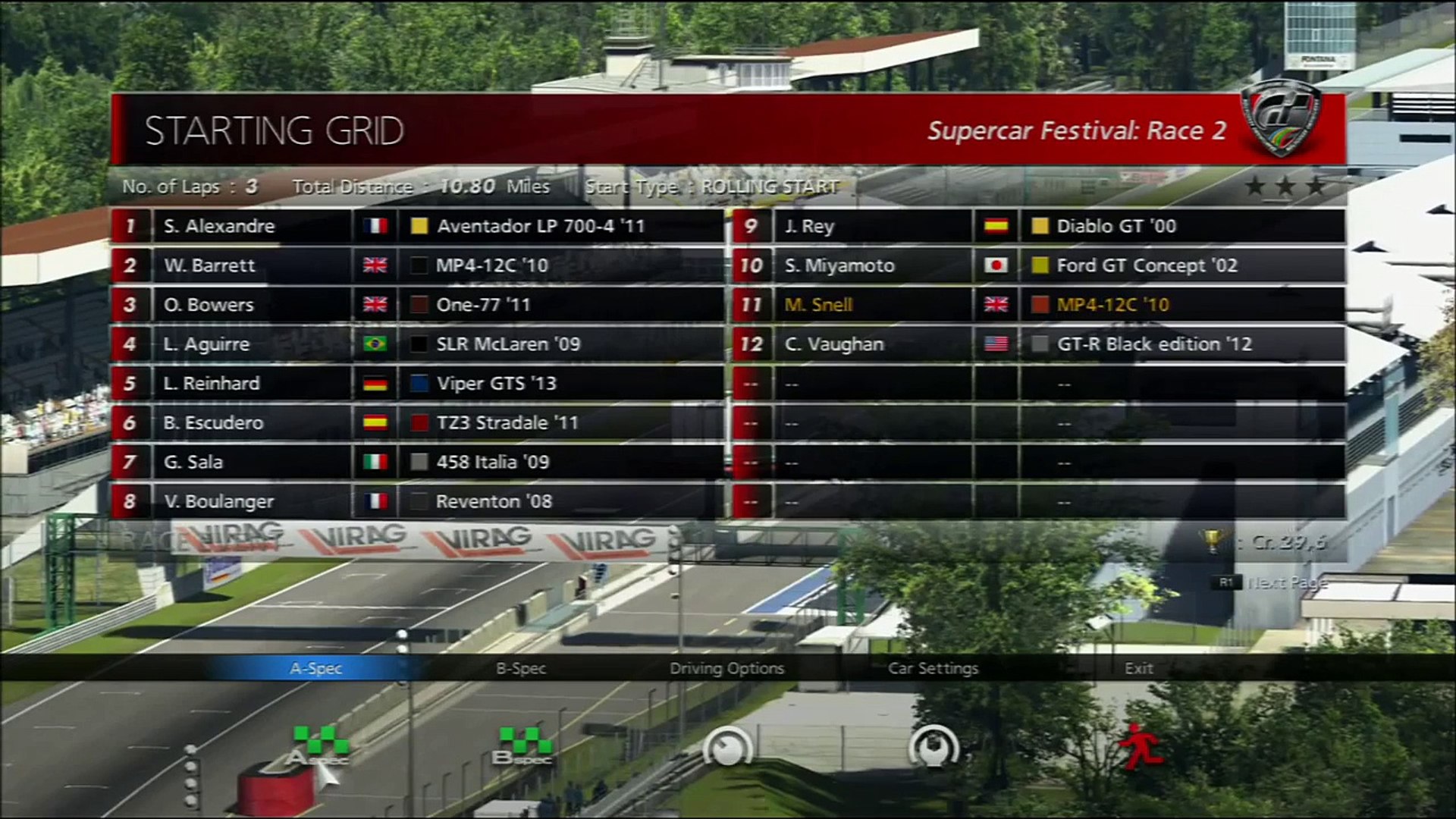1456x819 pixels.
Task: Select S. Miyamoto Ford GT Concept row
Action: (x=1039, y=265)
